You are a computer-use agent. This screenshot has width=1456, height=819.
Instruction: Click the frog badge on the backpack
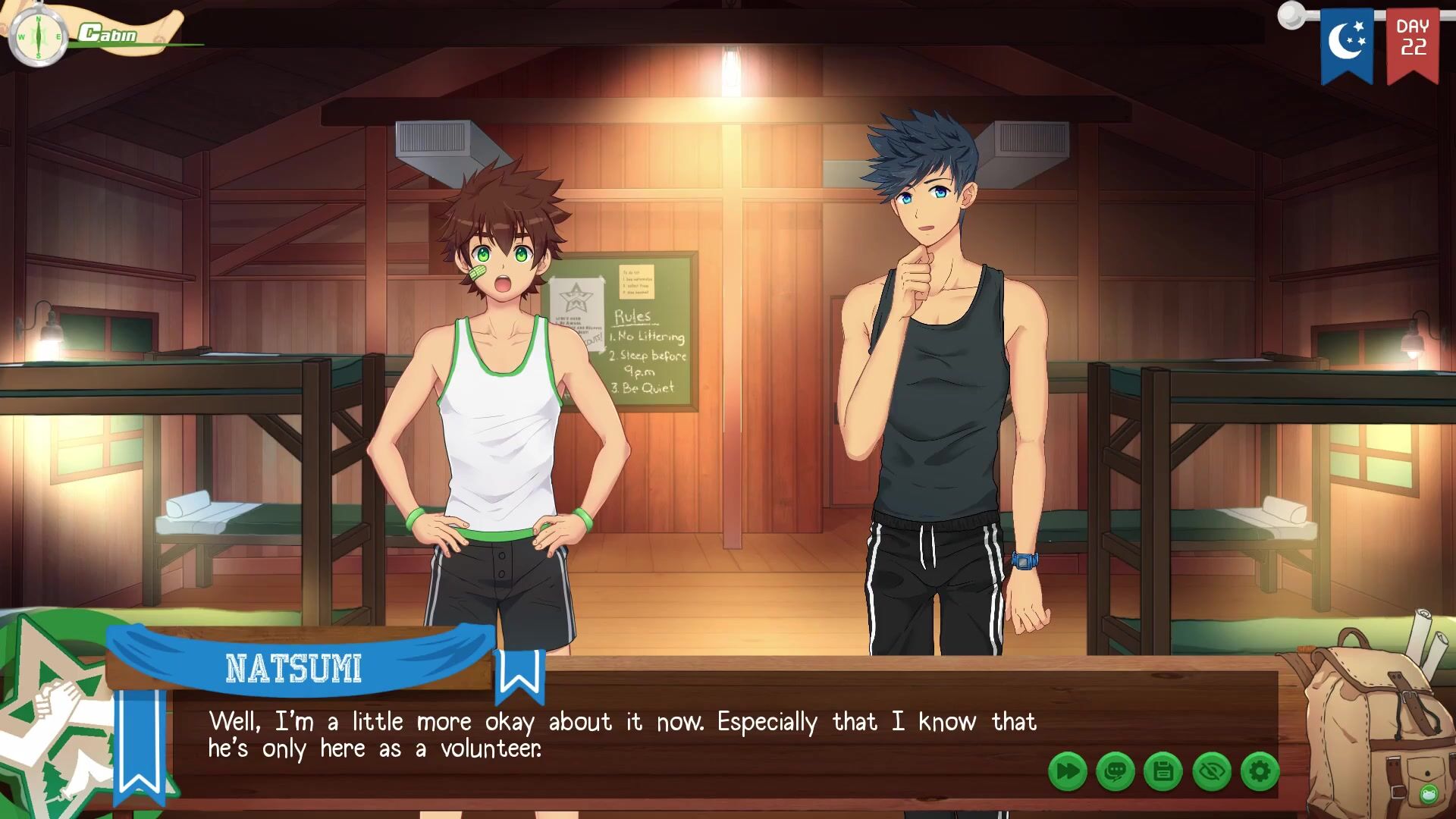(1429, 794)
